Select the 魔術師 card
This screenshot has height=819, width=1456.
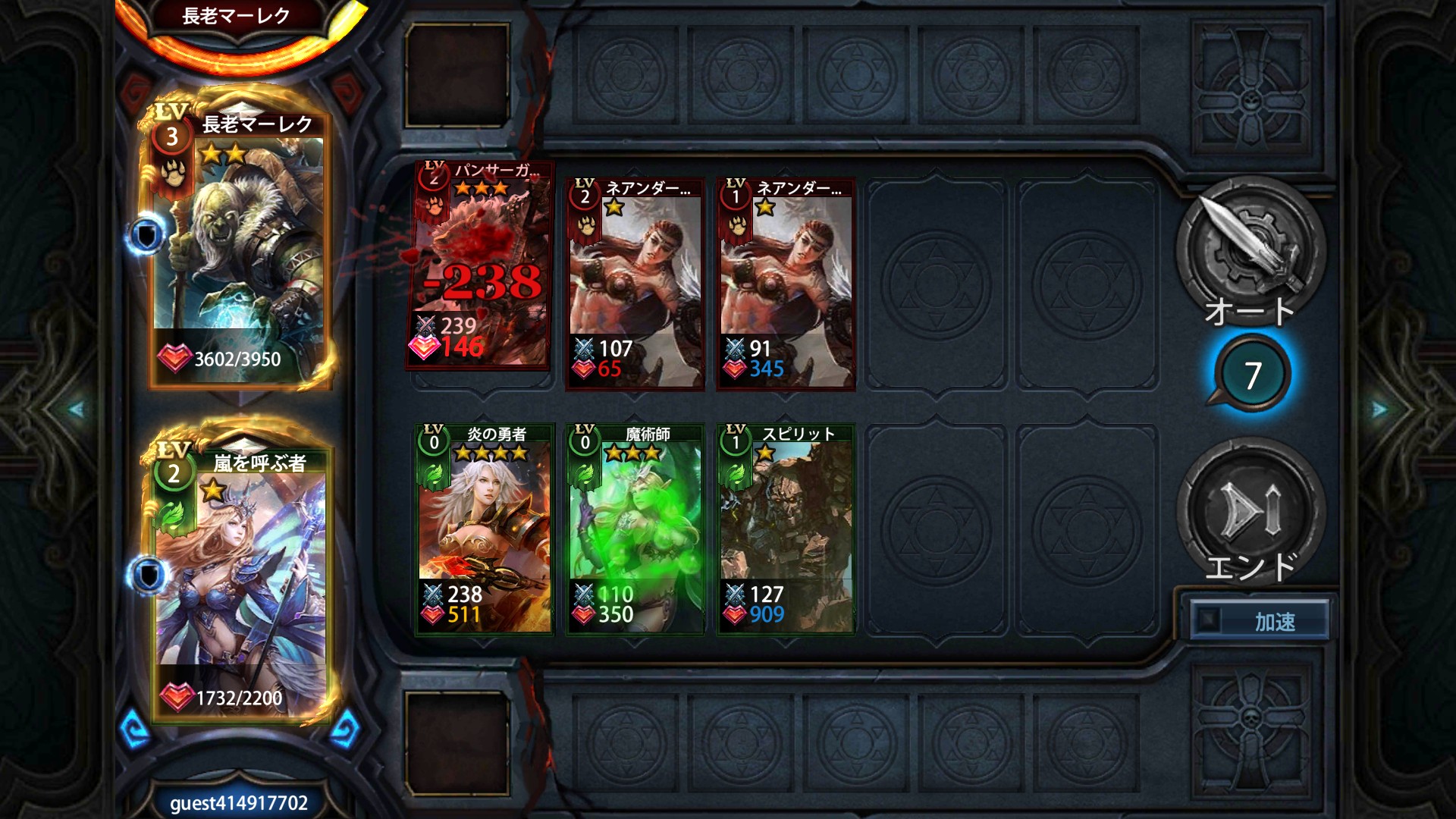point(635,529)
